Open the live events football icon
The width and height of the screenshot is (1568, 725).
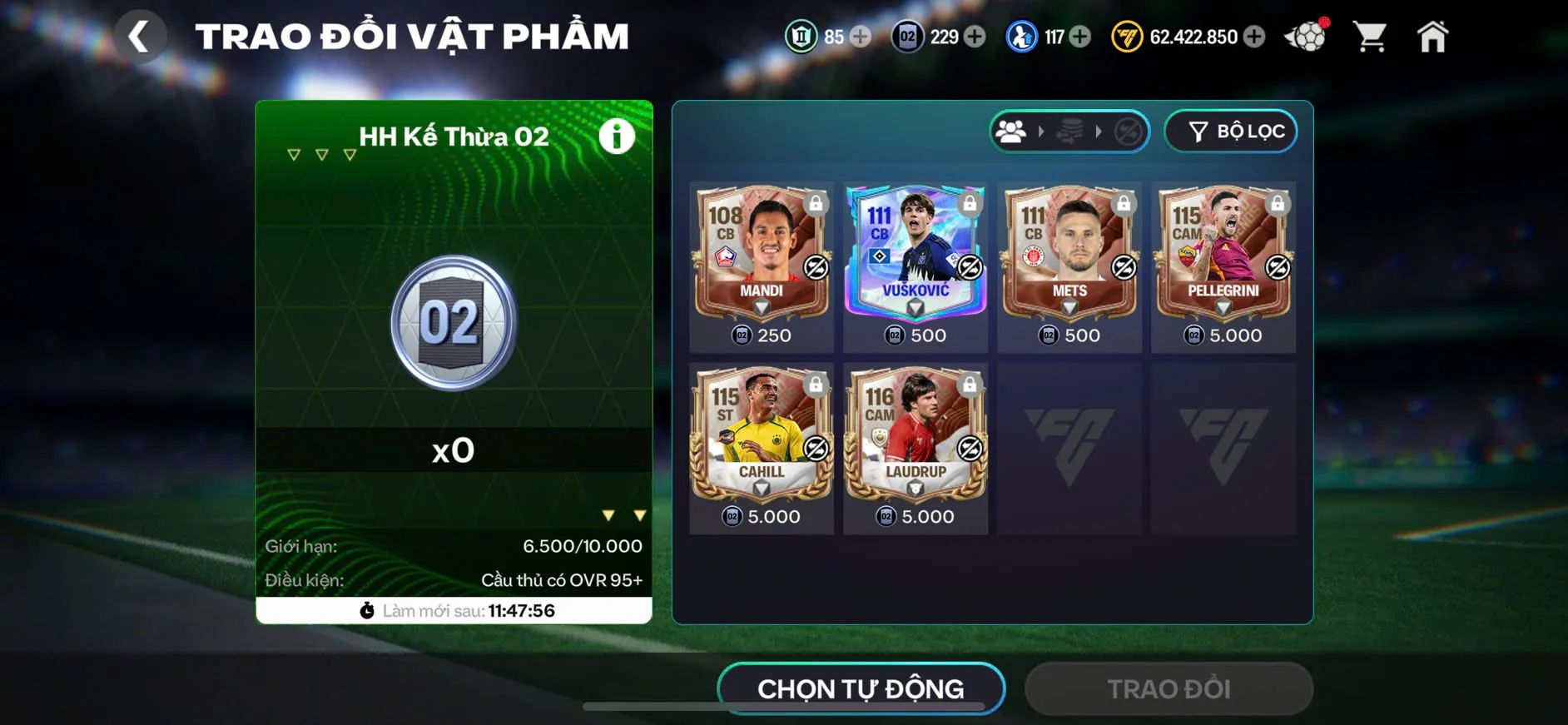[1305, 37]
